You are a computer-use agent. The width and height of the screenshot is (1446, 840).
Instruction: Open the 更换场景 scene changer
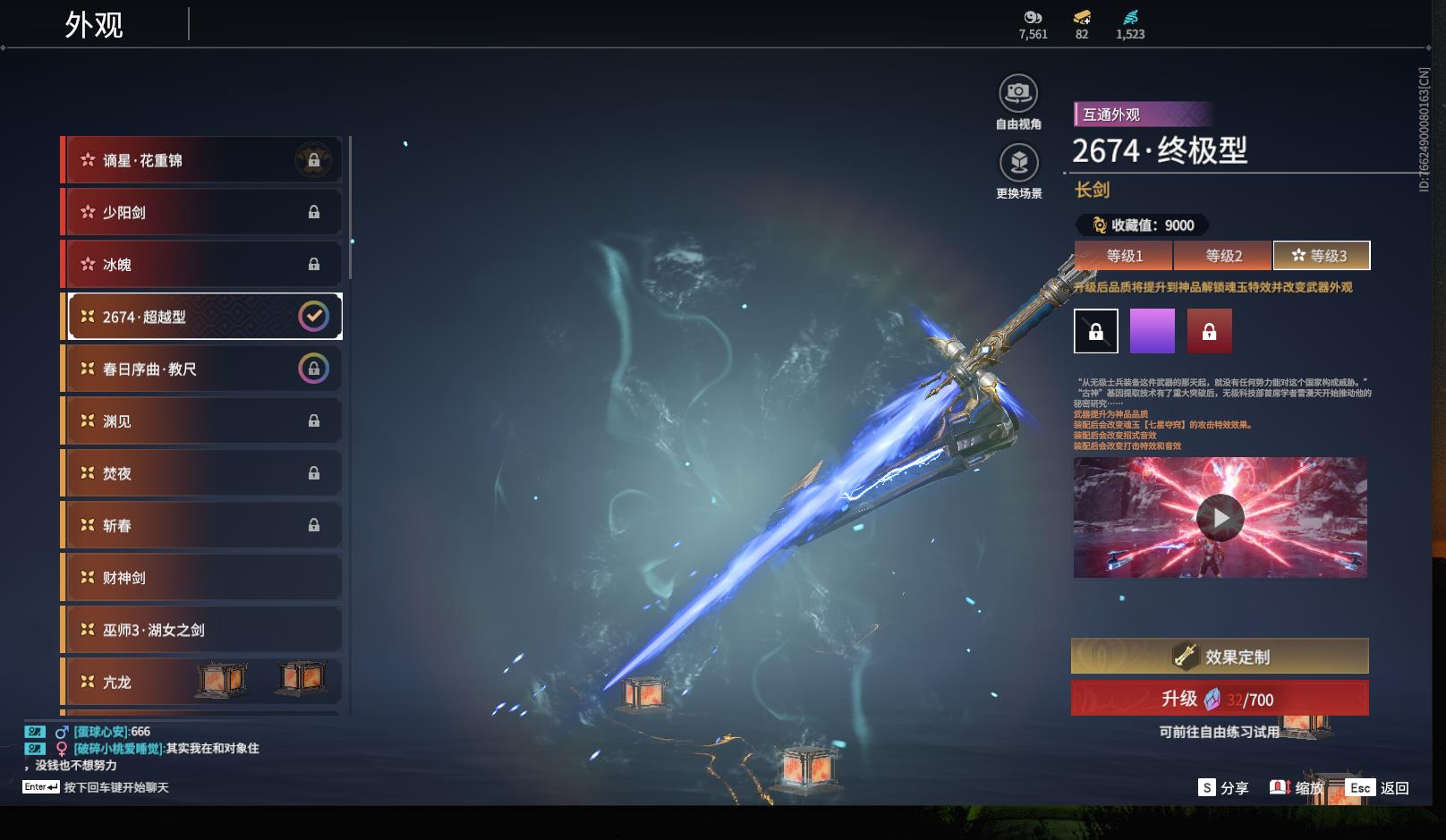point(1018,163)
